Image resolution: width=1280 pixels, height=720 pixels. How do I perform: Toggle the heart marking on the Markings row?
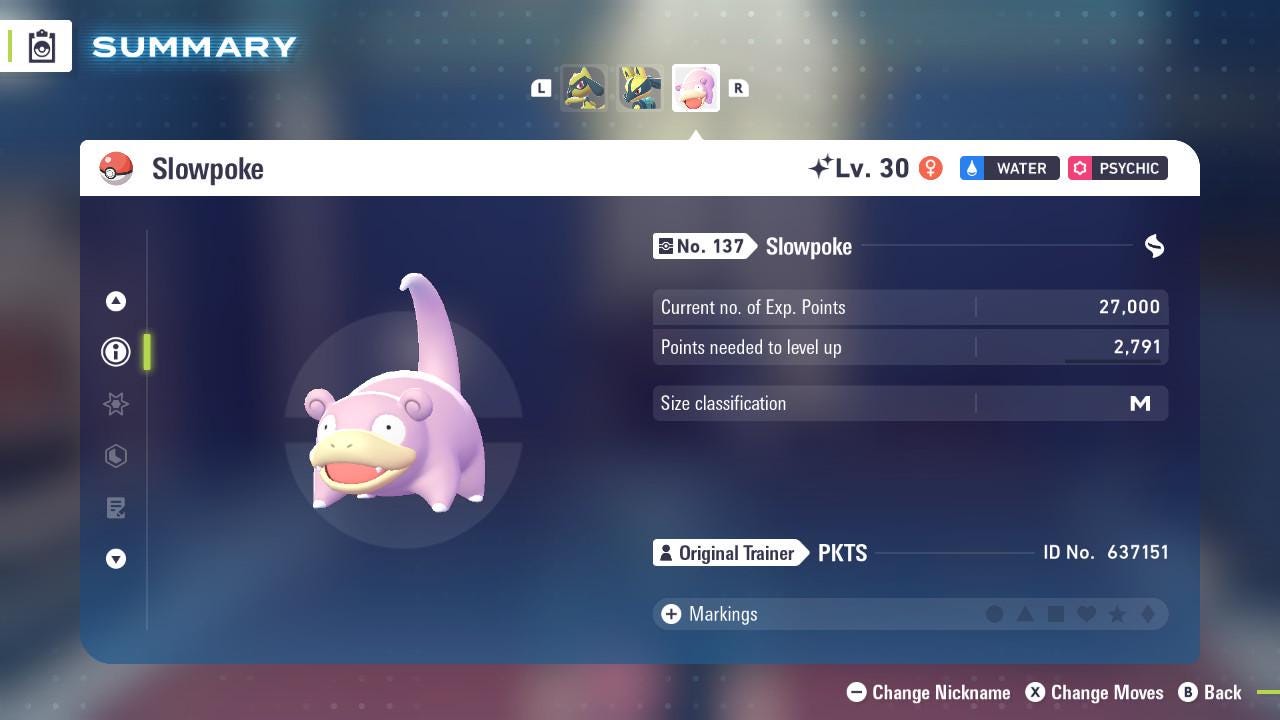pos(1087,614)
